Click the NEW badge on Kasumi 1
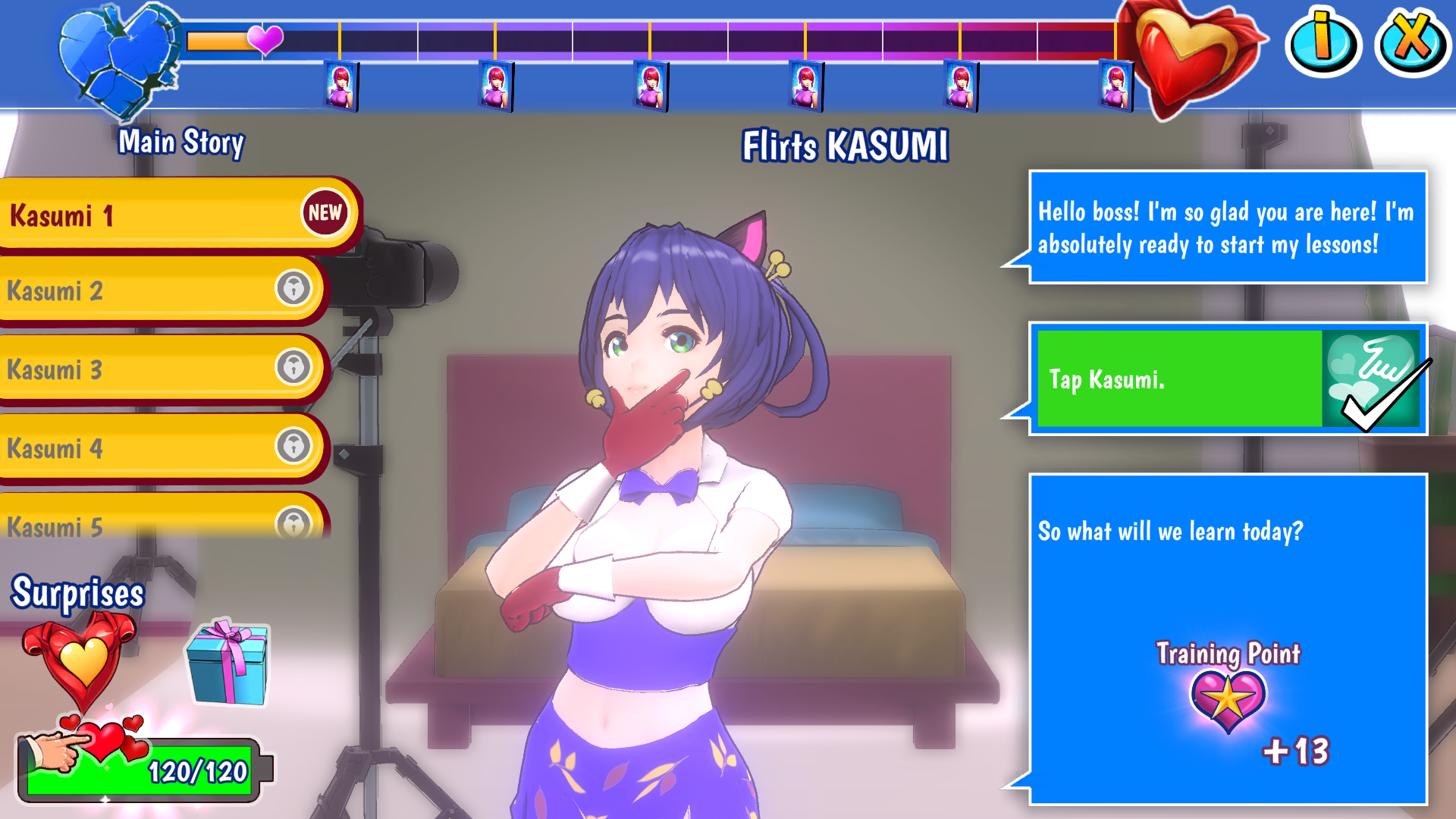The image size is (1456, 819). pos(325,213)
